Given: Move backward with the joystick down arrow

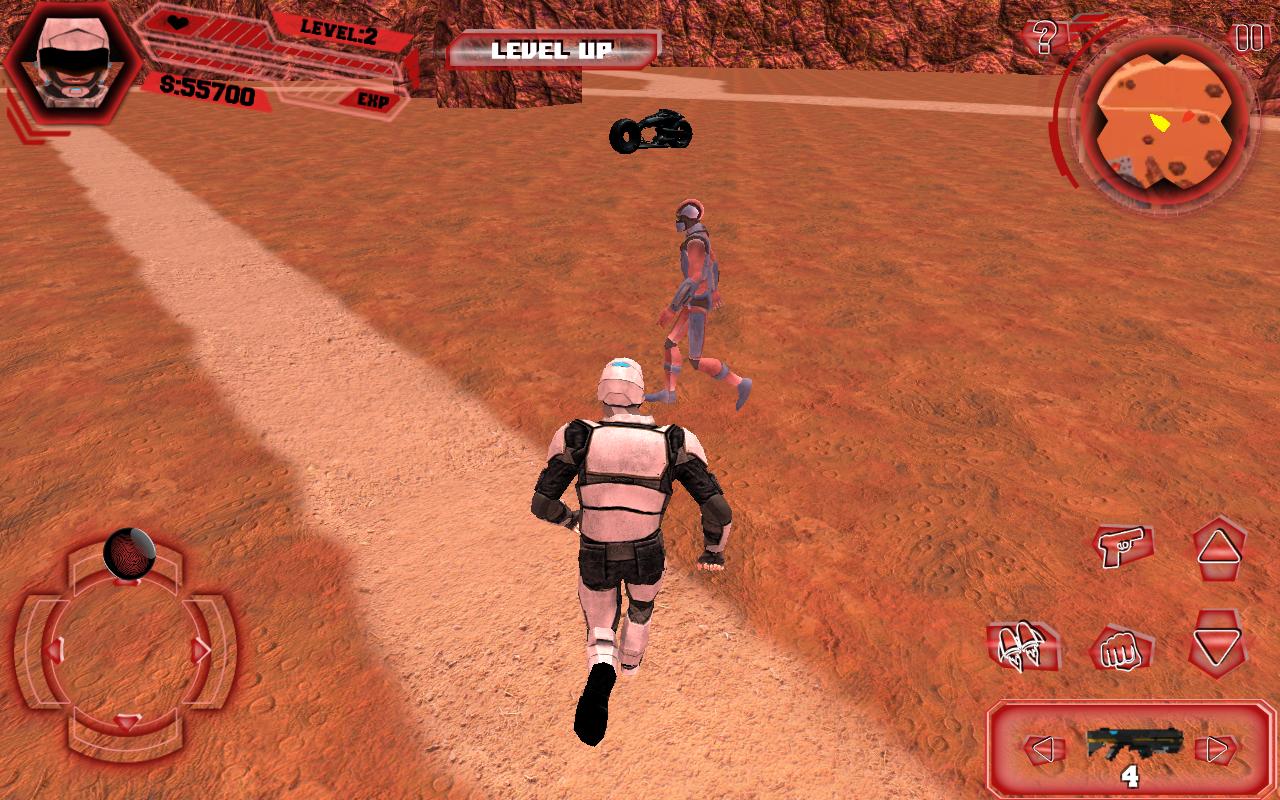Looking at the screenshot, I should point(127,722).
